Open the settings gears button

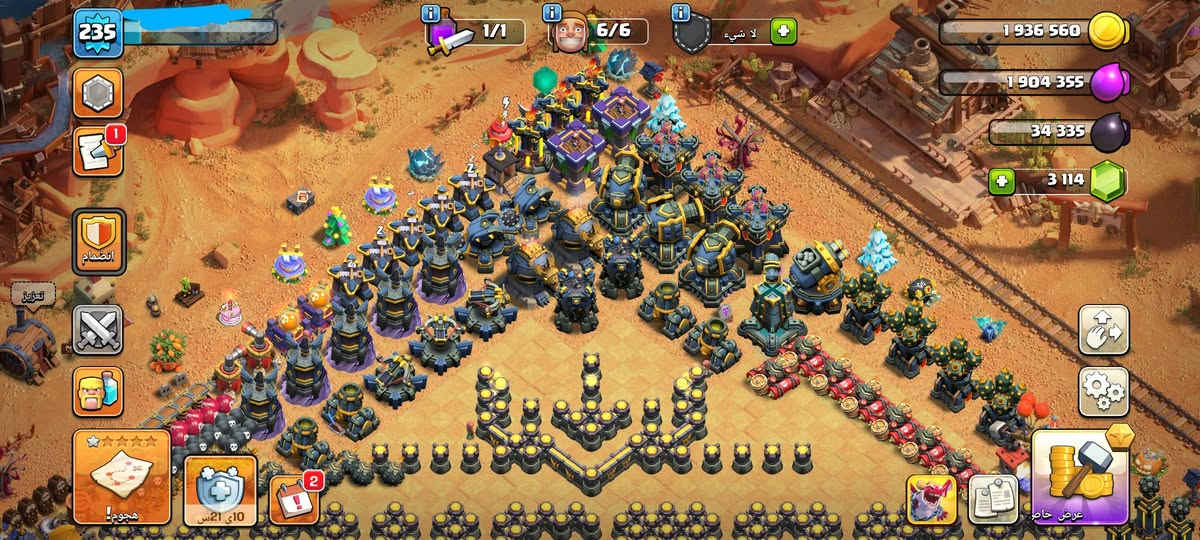(x=1103, y=391)
